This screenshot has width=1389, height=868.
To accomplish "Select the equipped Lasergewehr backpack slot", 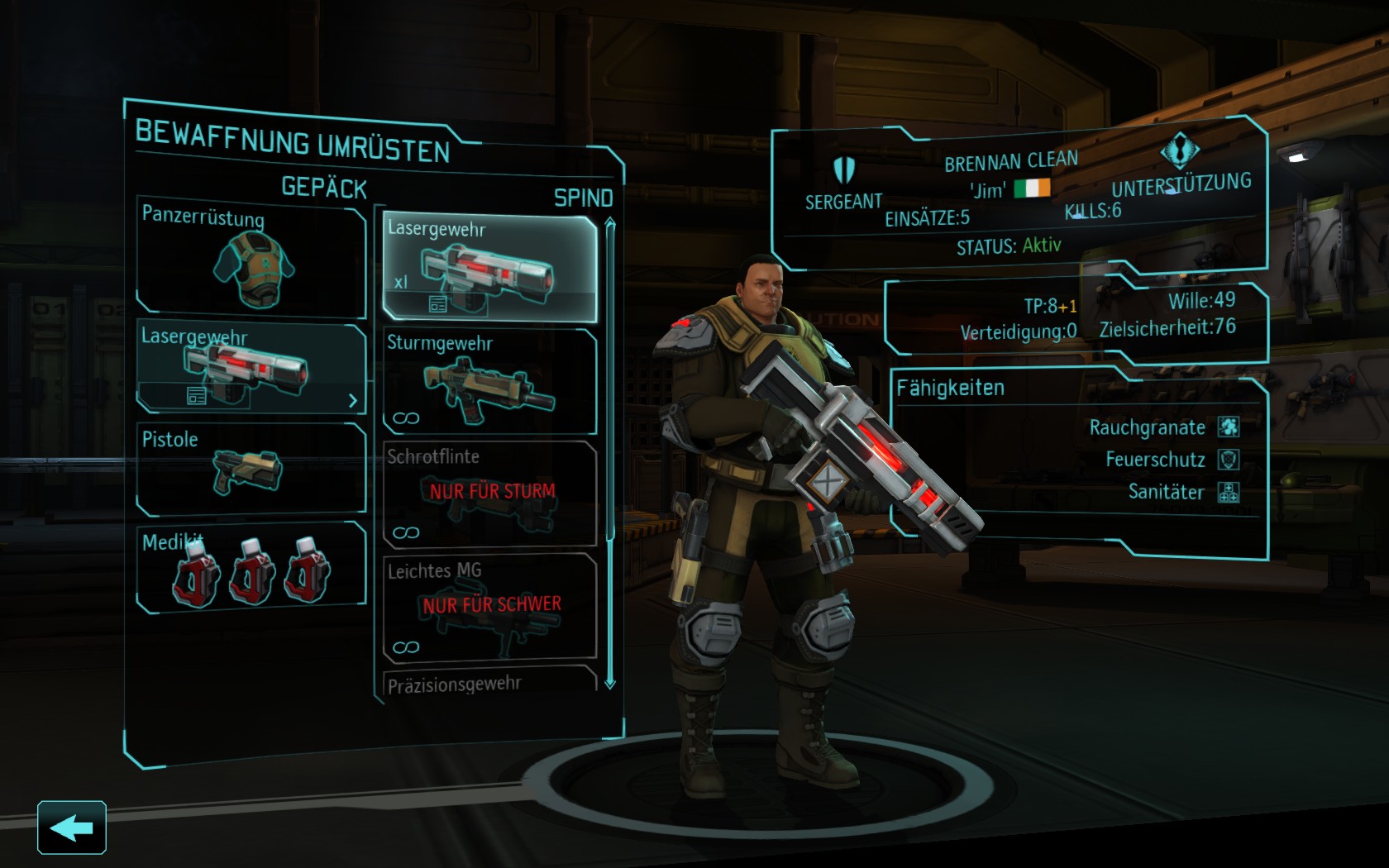I will tap(251, 367).
